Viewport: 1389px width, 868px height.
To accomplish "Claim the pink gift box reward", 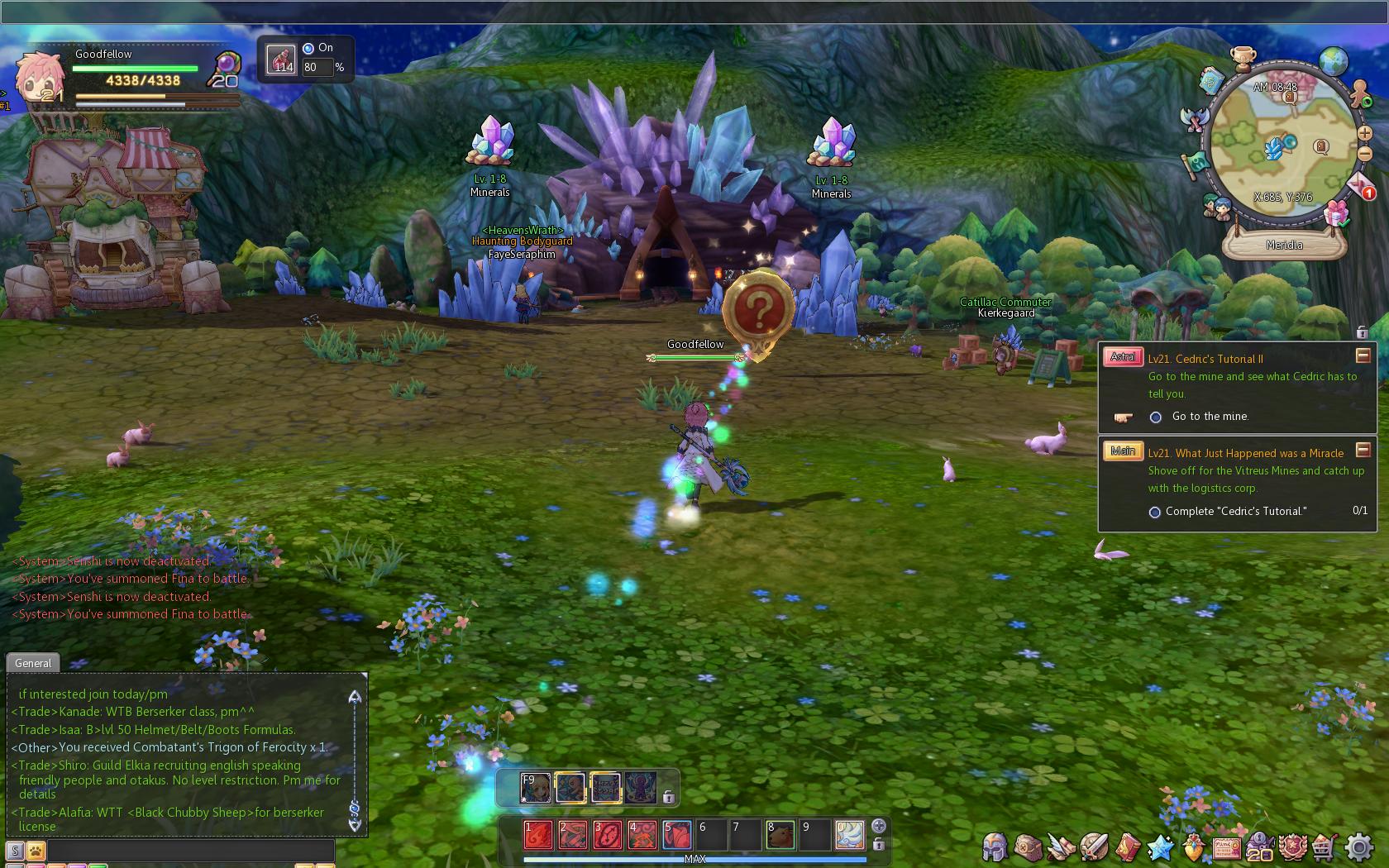I will coord(1336,214).
